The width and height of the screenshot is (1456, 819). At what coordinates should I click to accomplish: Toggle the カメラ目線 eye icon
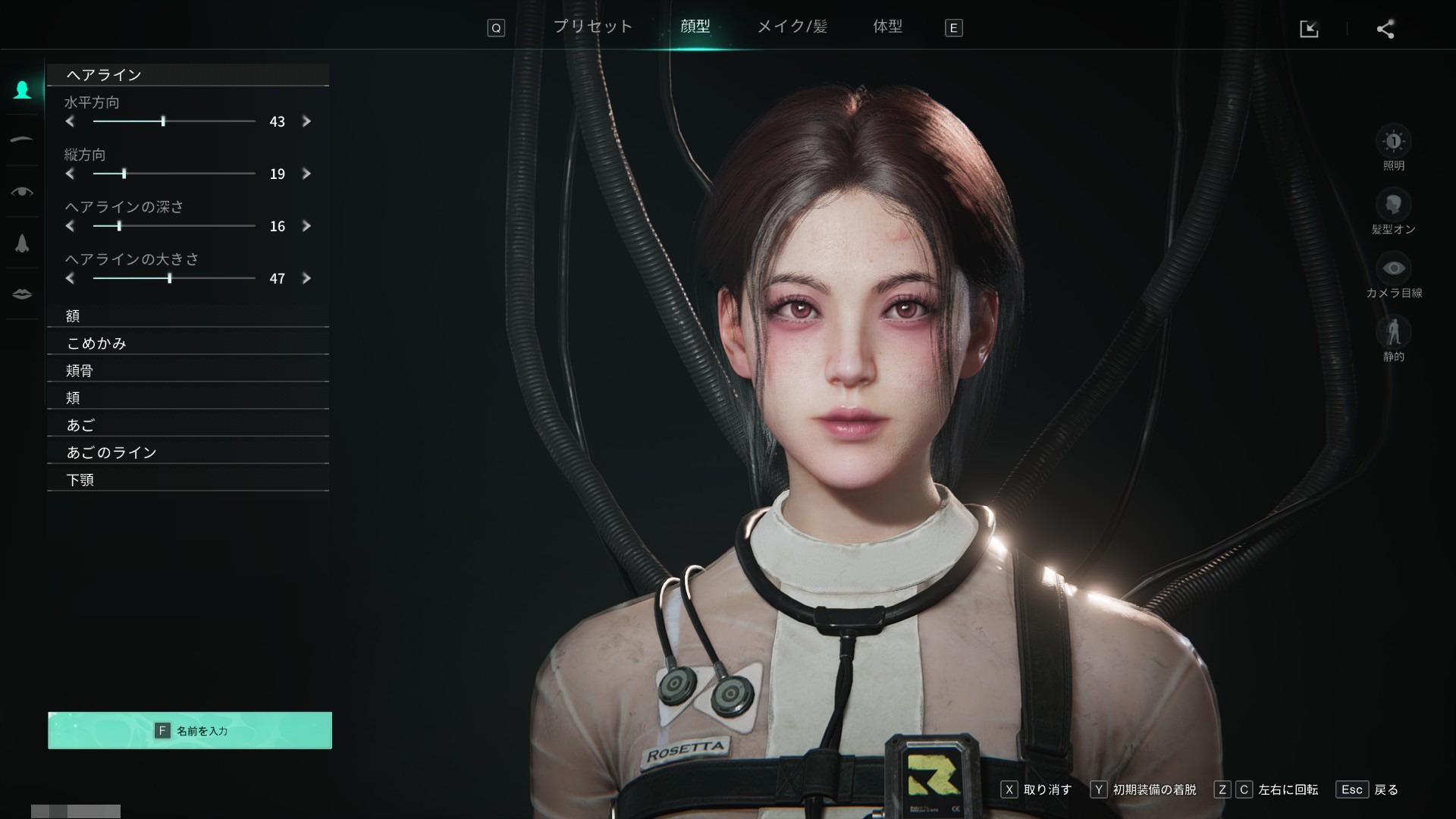[1393, 268]
